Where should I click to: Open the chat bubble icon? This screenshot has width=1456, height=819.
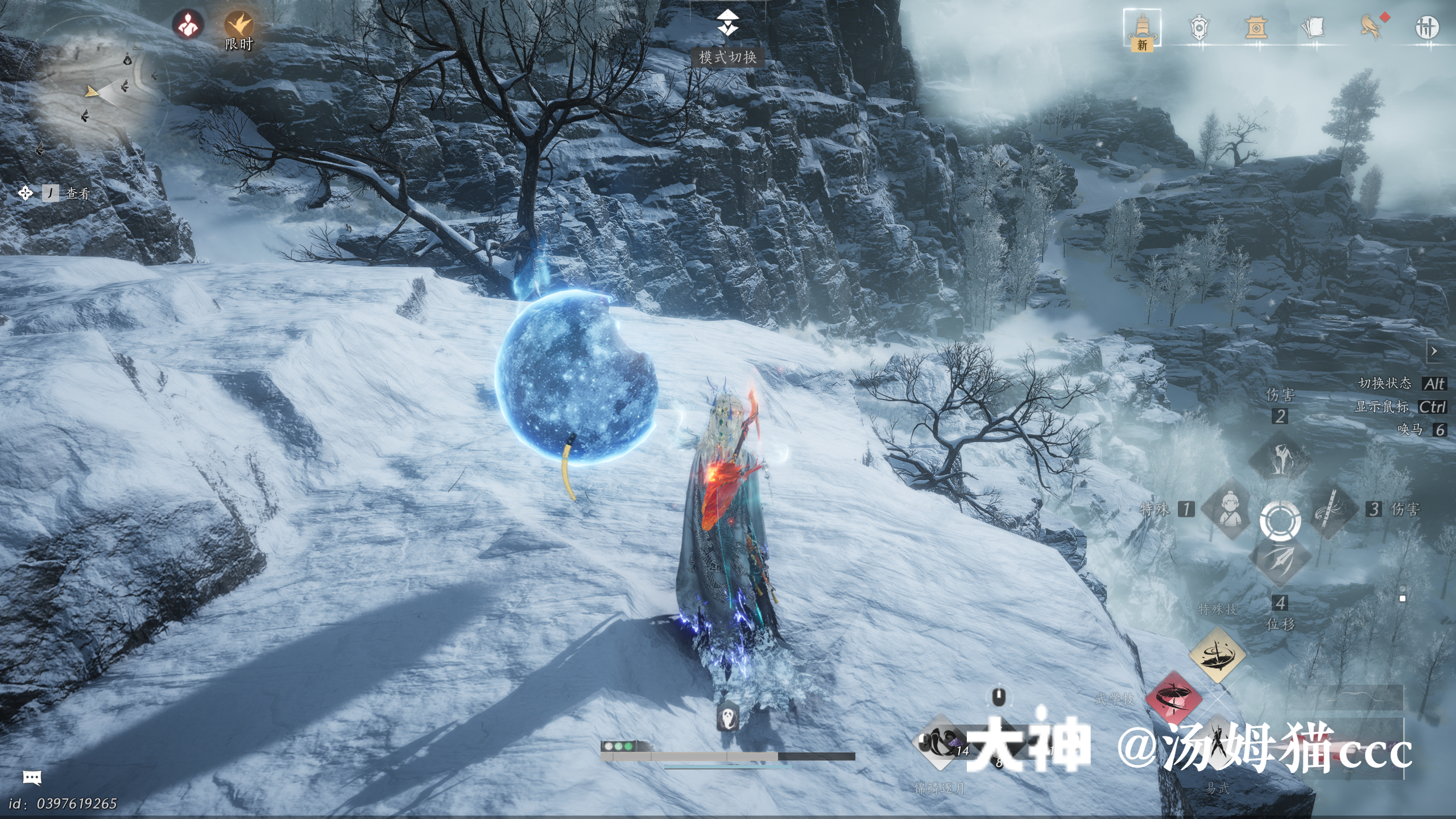pos(32,777)
